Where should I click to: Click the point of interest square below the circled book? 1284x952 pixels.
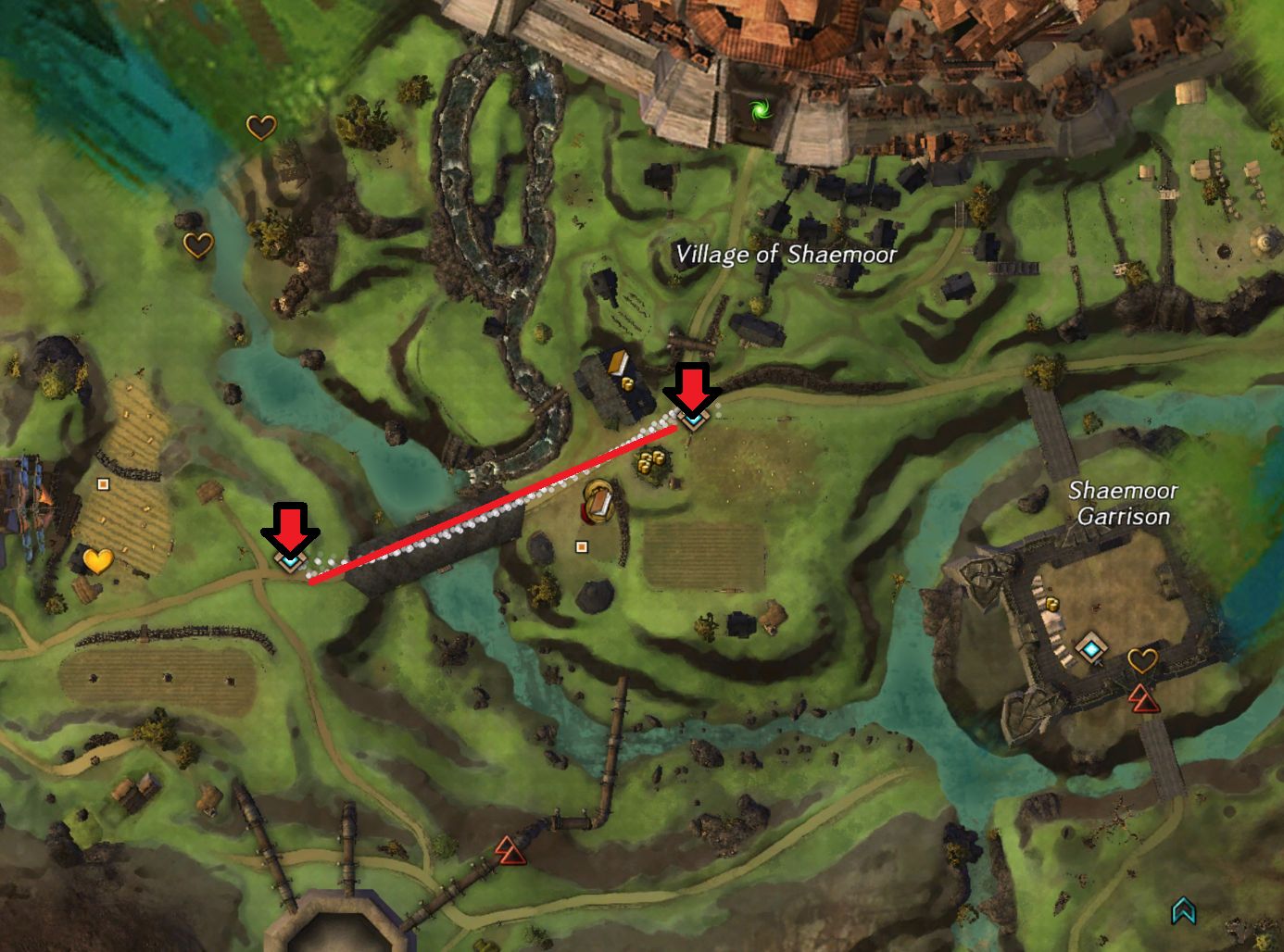click(581, 546)
